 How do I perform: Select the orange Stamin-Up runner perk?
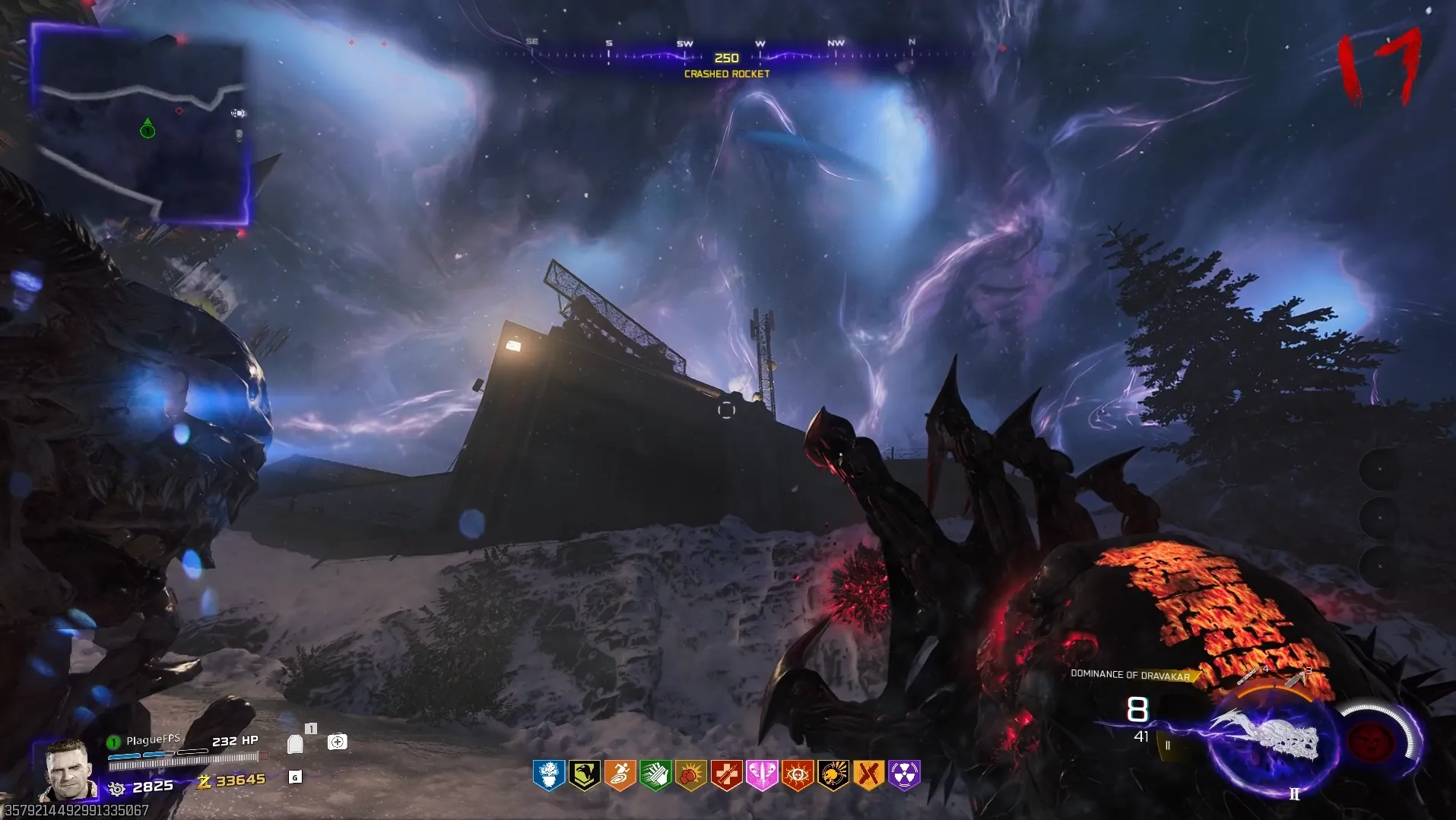[620, 775]
